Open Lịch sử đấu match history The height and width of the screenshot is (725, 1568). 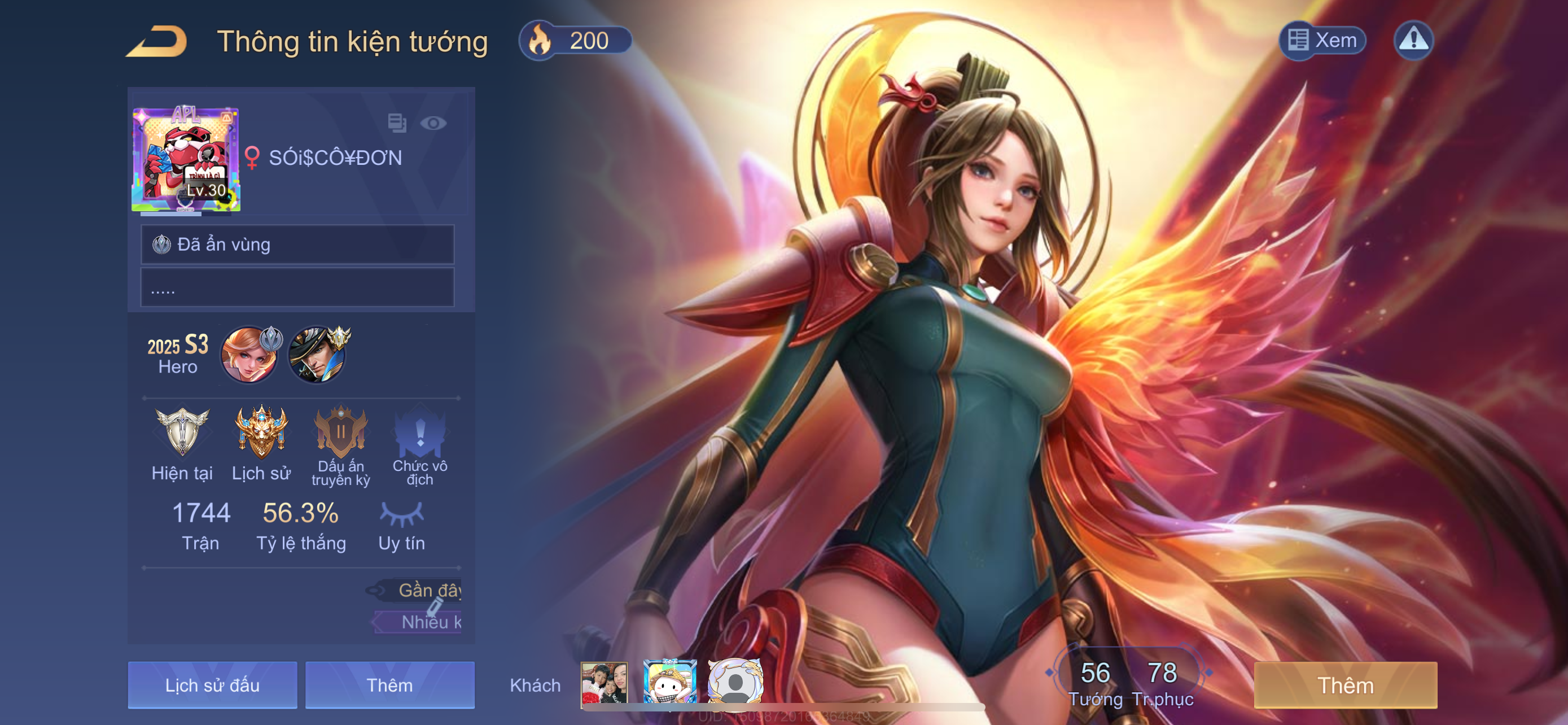[212, 685]
